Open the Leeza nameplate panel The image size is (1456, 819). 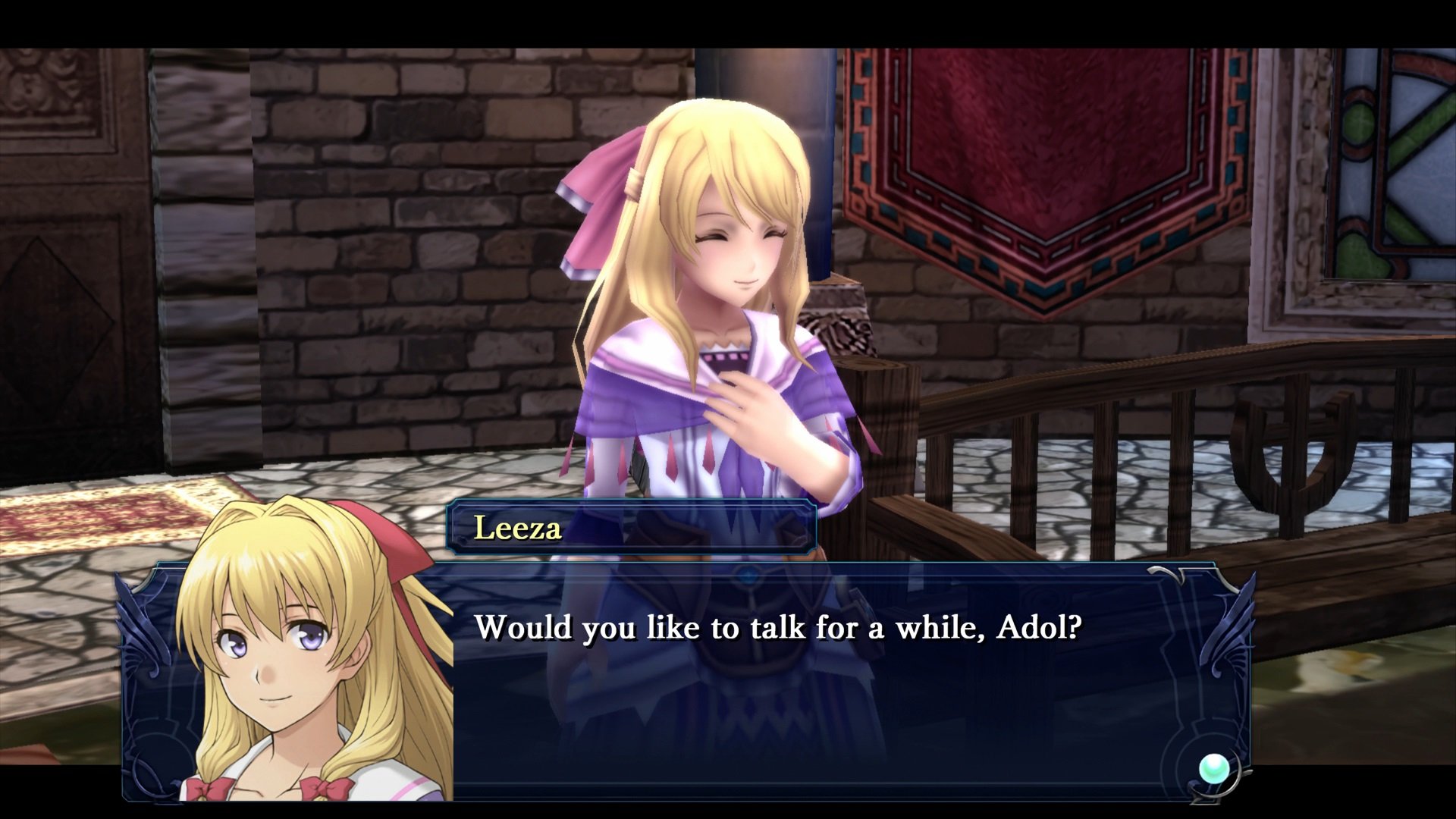point(633,529)
